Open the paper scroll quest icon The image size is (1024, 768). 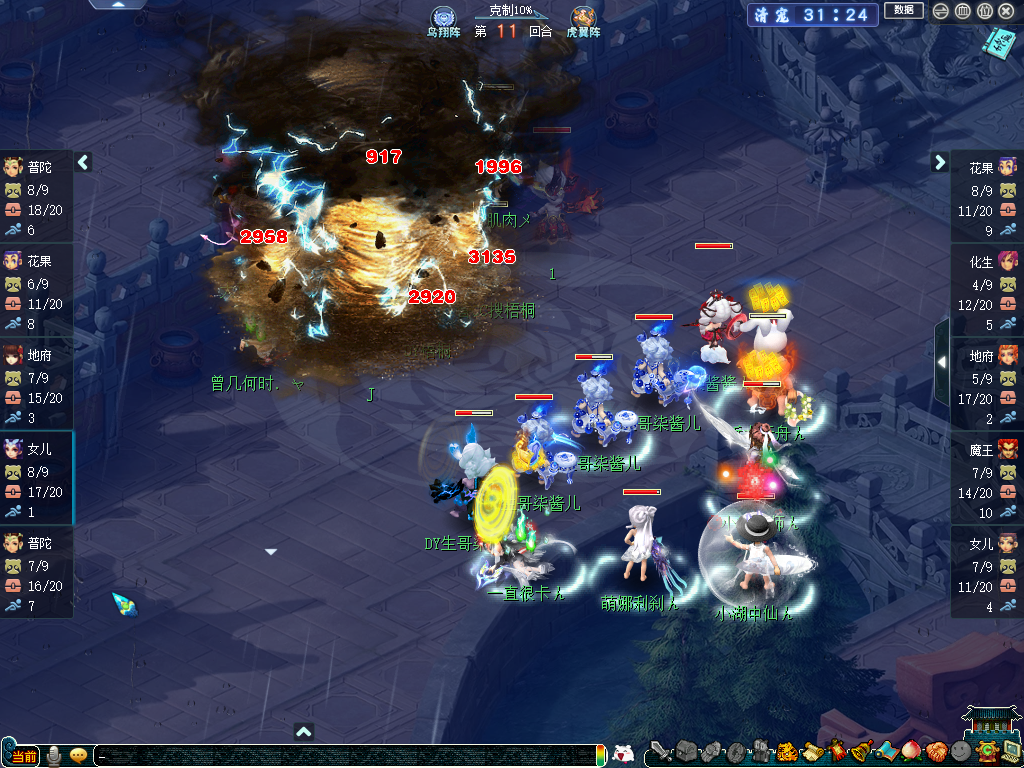812,751
